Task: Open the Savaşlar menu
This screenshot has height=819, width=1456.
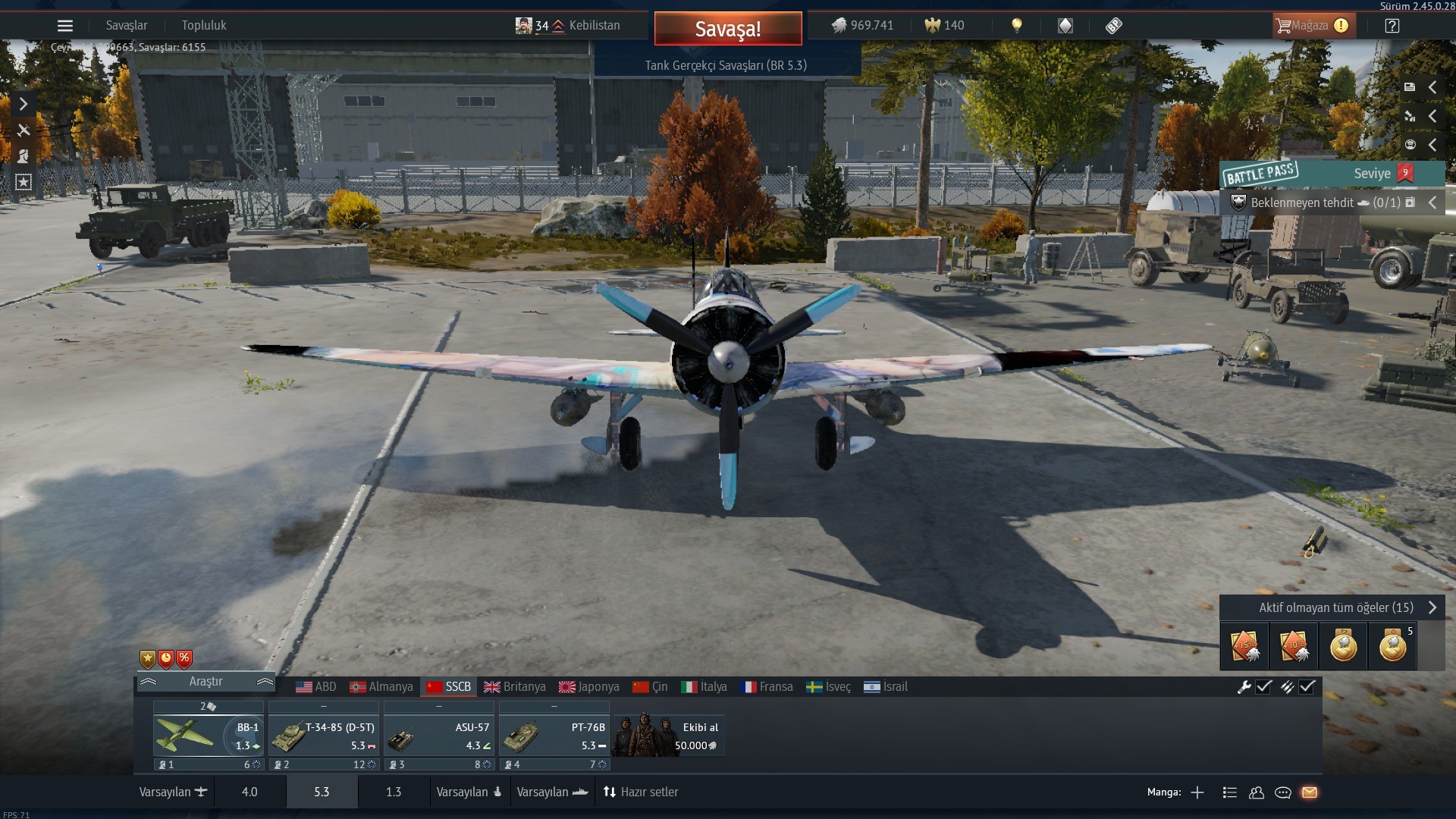Action: [127, 26]
